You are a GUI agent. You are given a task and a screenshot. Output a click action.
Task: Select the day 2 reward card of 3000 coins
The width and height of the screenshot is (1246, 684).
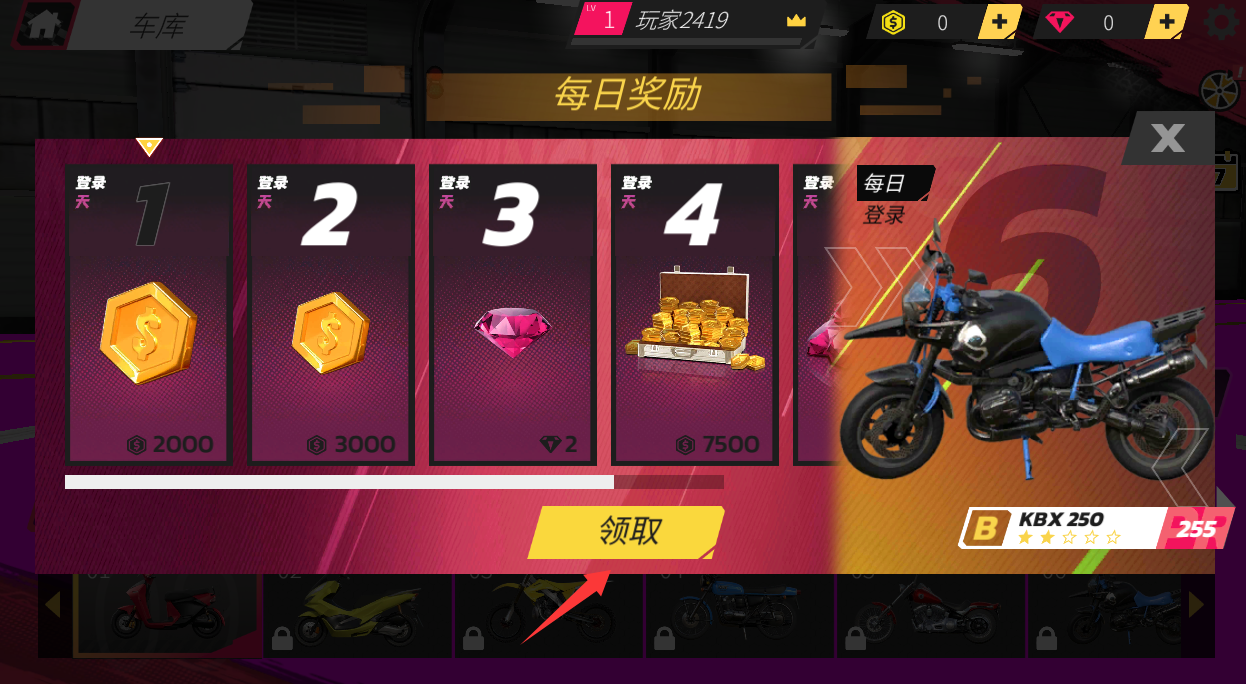point(331,314)
